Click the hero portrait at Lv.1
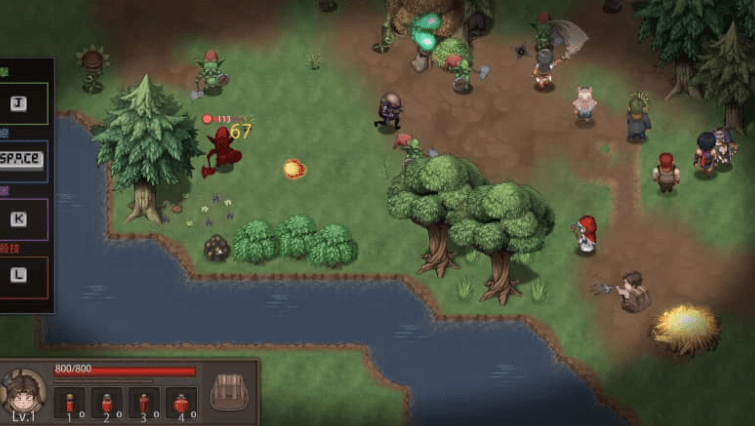The width and height of the screenshot is (755, 426). click(24, 391)
